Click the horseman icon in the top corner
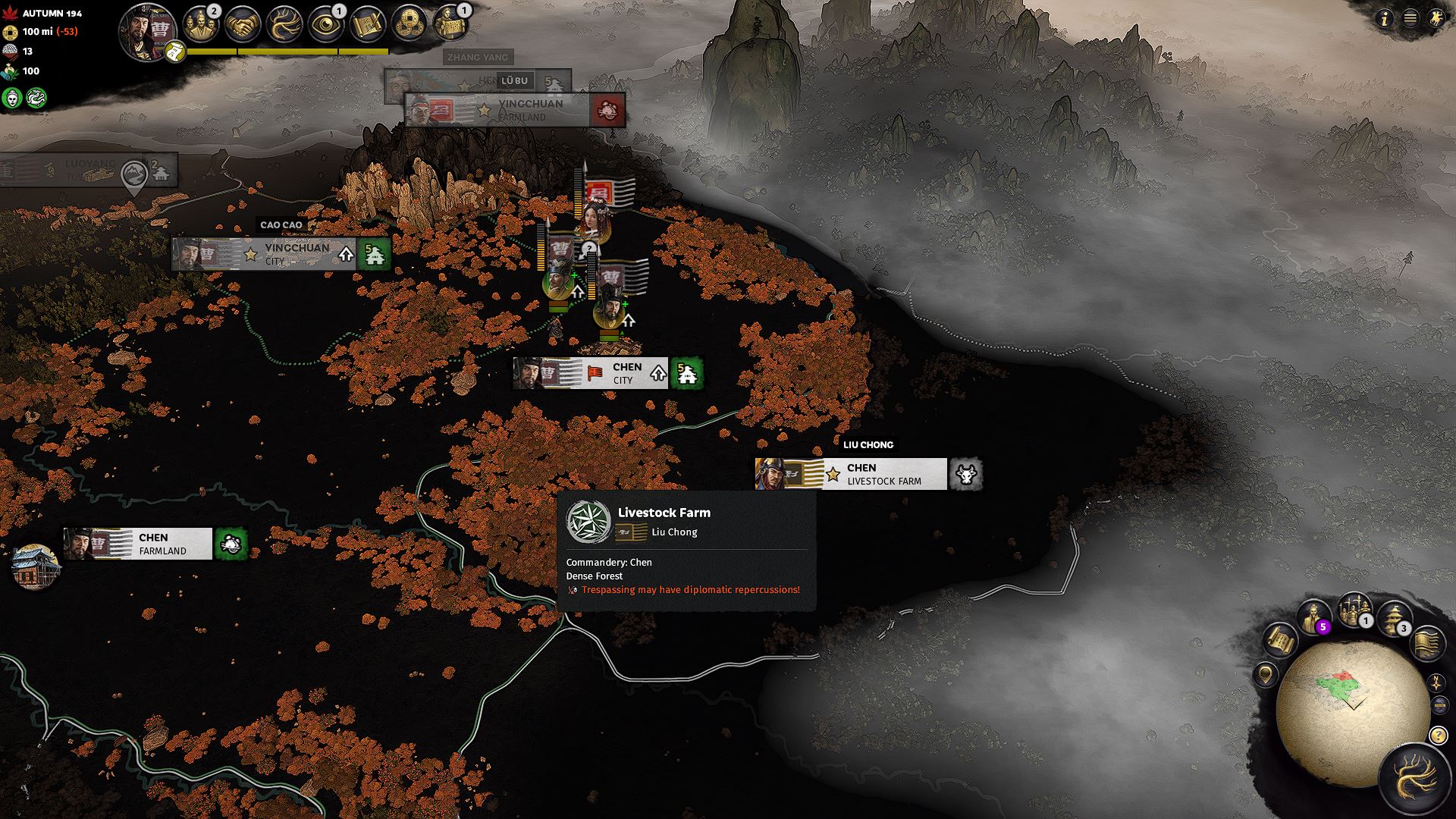1456x819 pixels. [1436, 19]
